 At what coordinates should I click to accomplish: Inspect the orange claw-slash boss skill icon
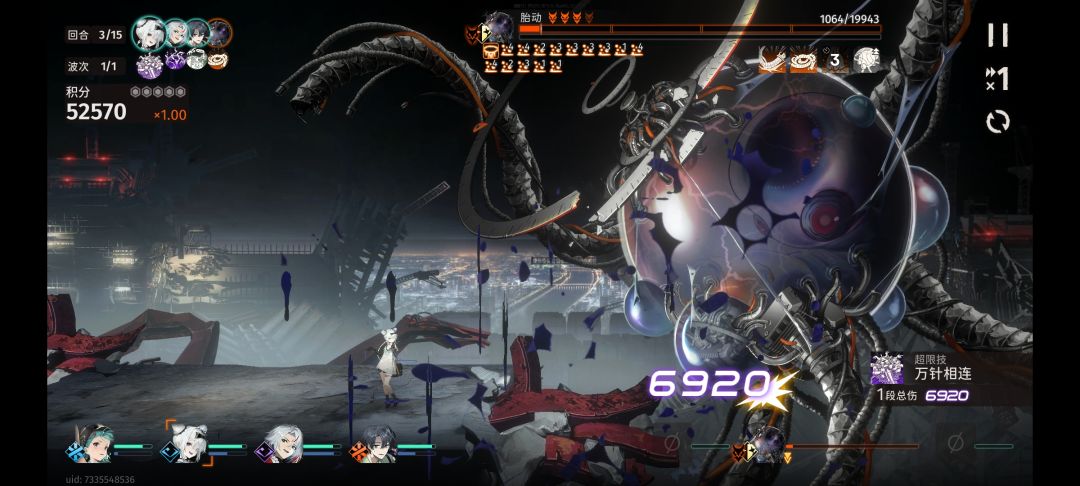(773, 59)
